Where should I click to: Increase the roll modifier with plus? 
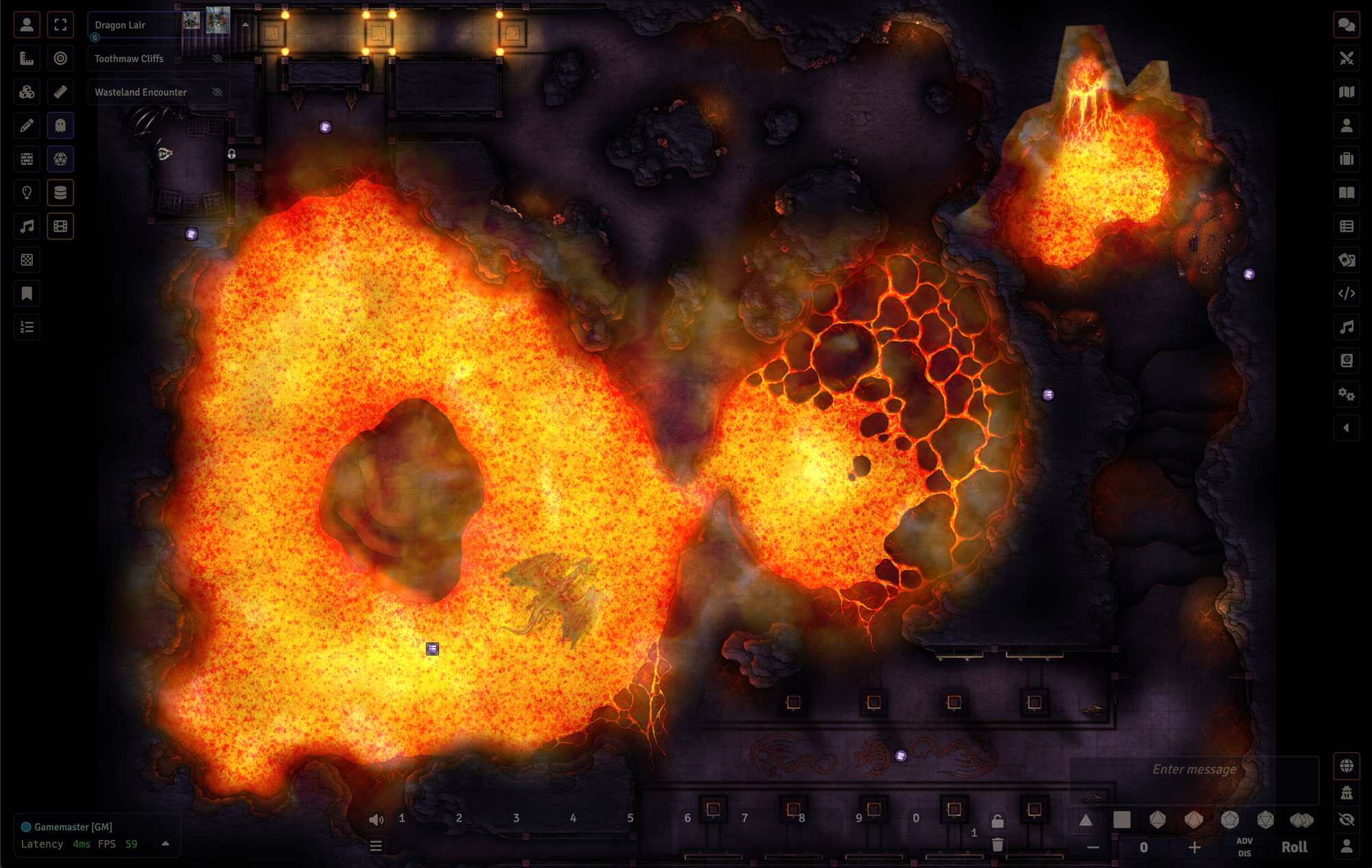(1194, 847)
